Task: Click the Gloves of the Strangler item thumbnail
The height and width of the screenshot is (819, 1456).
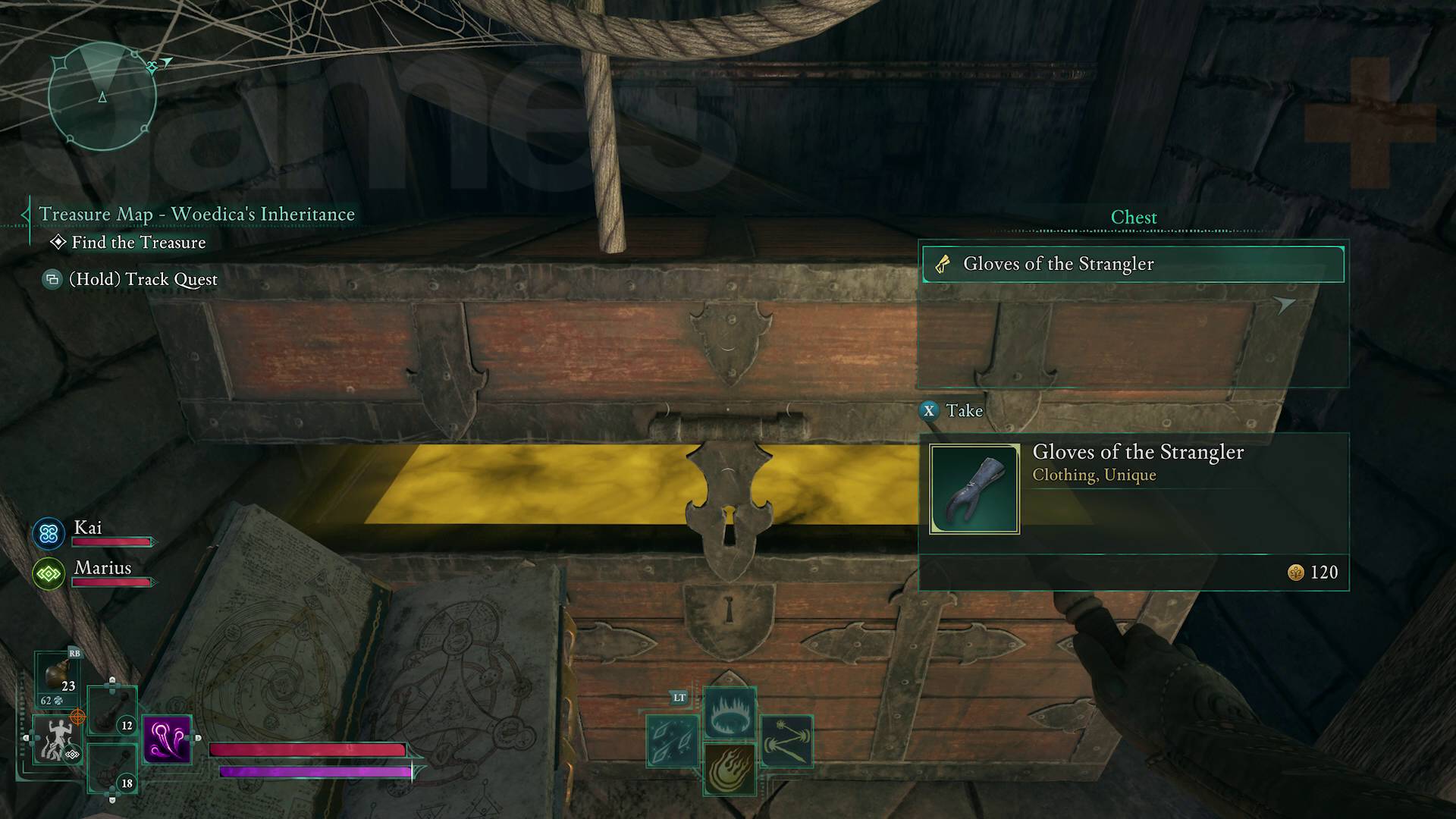Action: 974,489
